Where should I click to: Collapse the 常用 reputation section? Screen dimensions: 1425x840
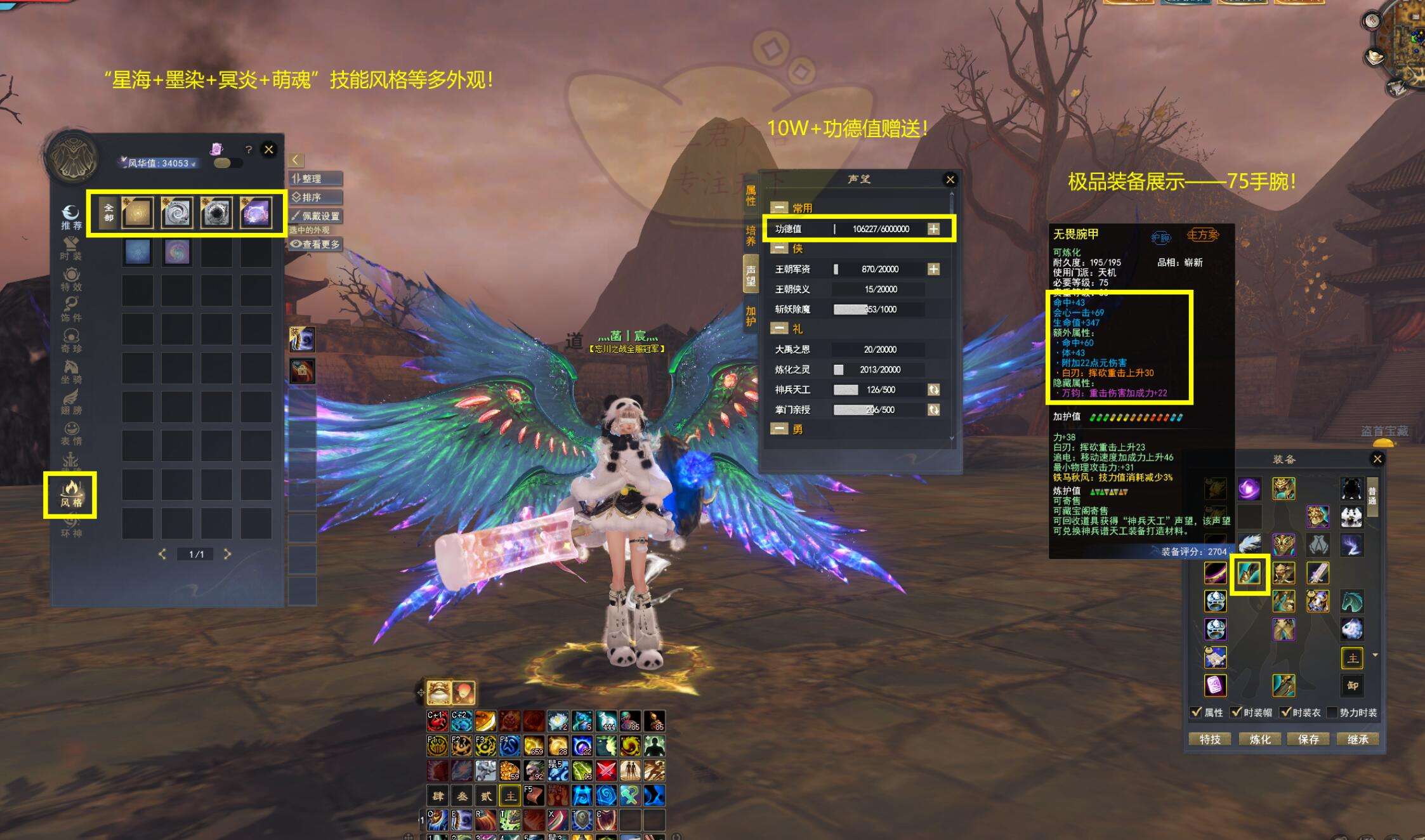779,207
